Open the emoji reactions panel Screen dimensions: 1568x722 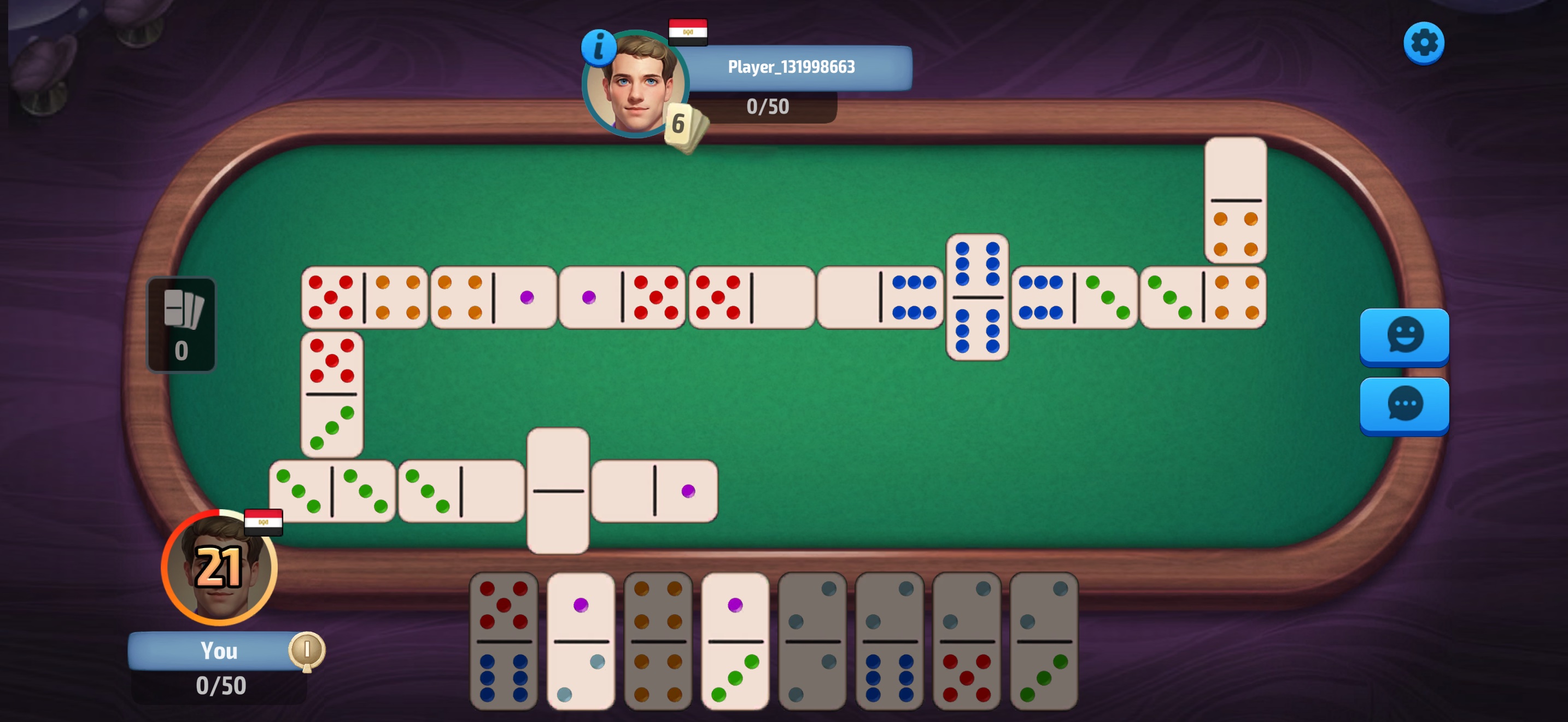[x=1403, y=336]
